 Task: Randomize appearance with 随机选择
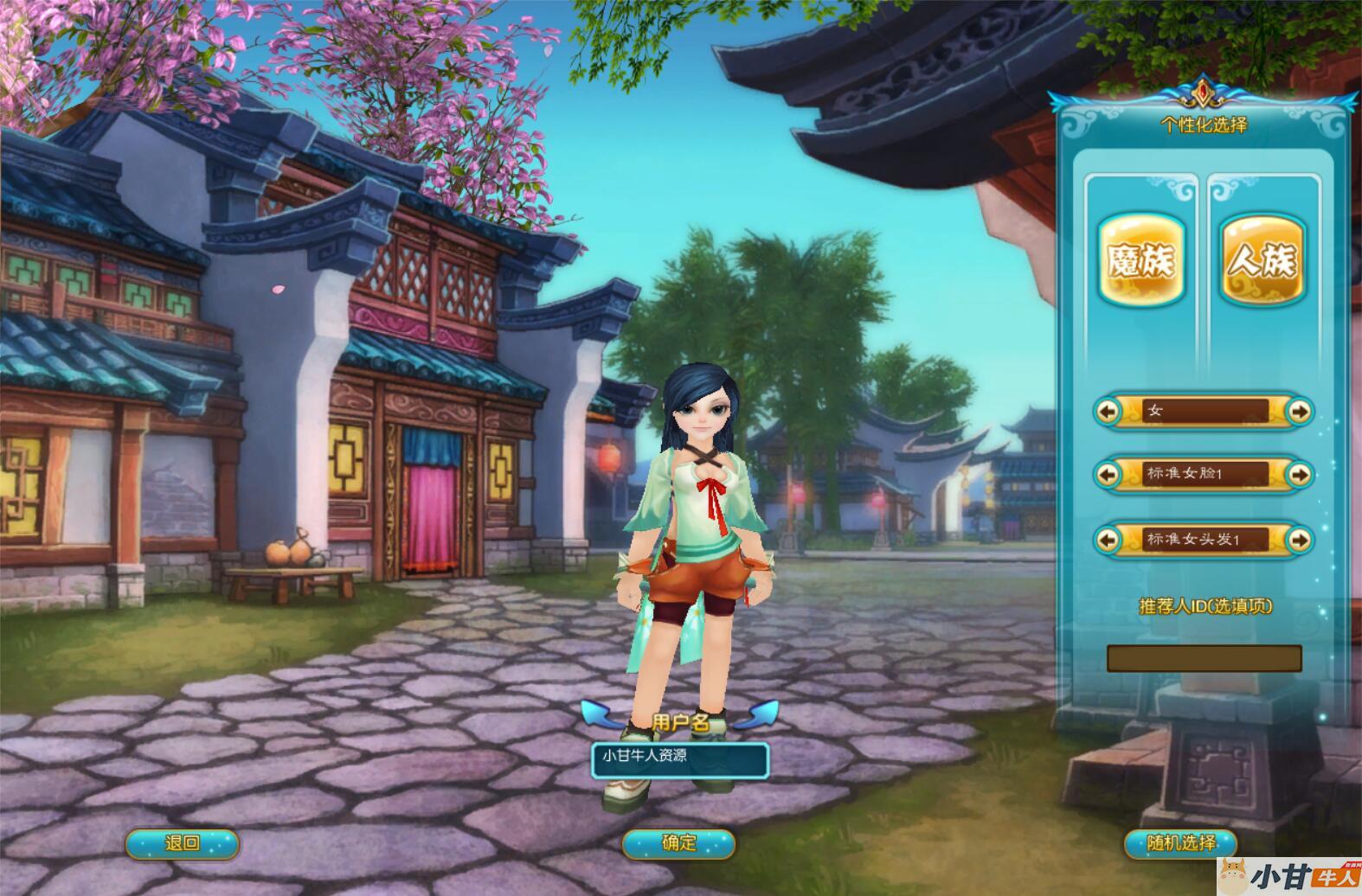coord(1180,843)
